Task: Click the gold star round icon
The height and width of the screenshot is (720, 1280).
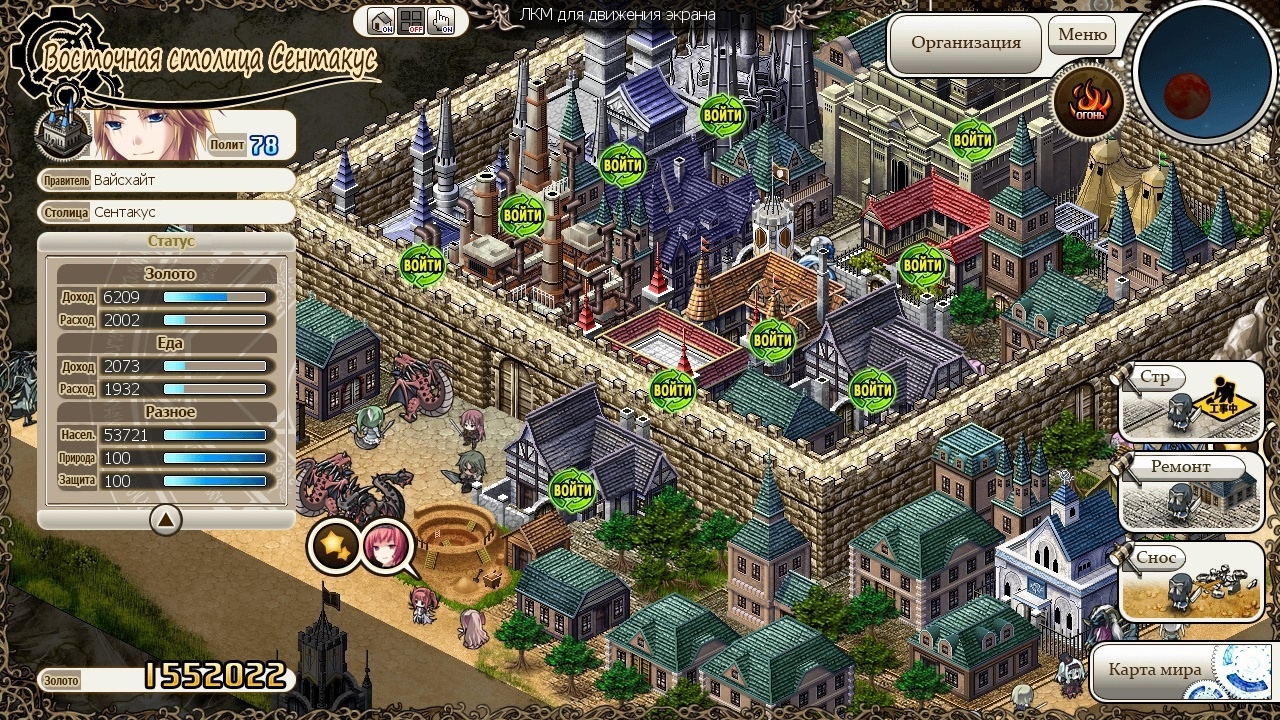Action: tap(333, 546)
